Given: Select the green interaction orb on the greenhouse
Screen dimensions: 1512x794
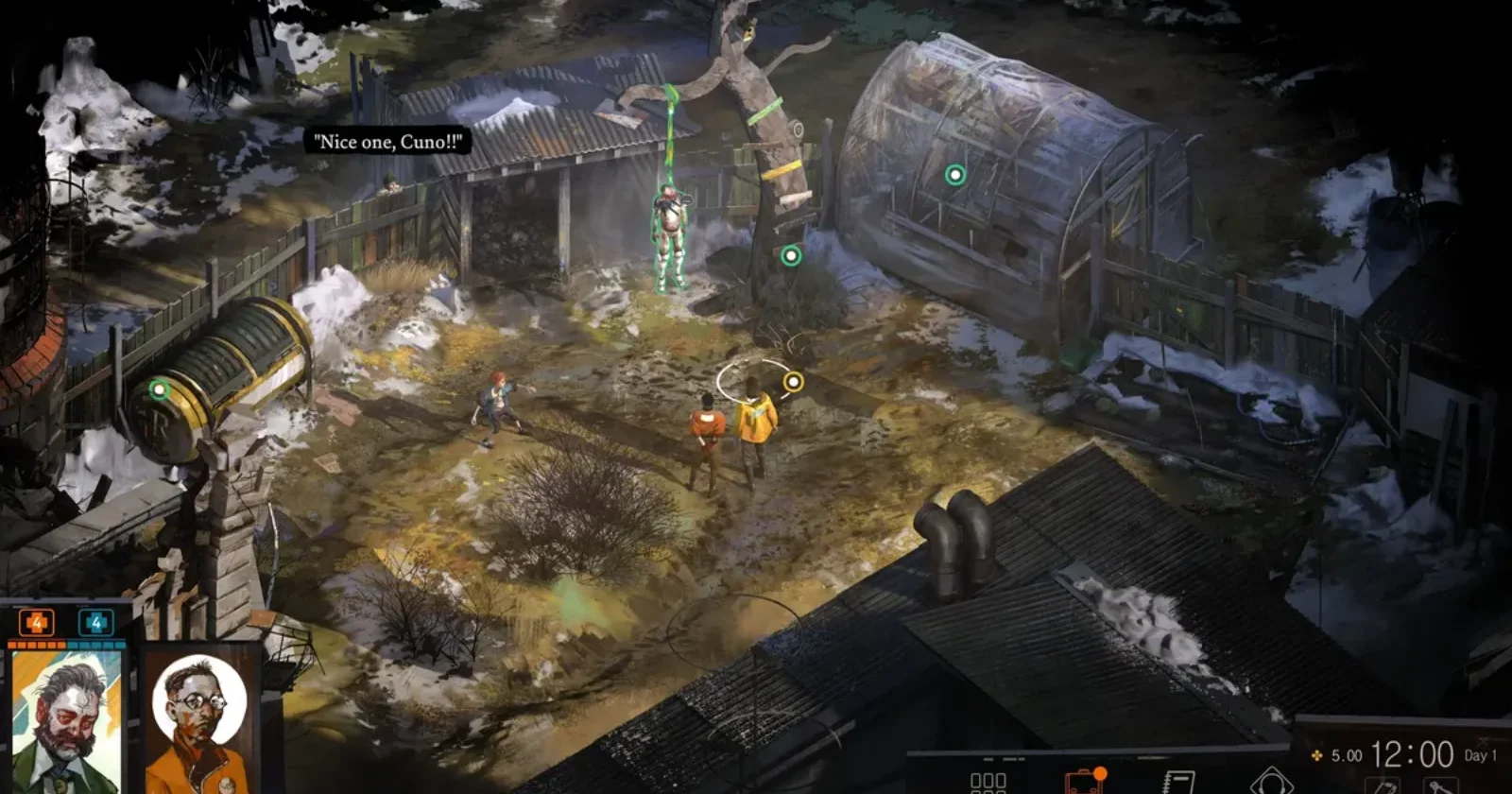Looking at the screenshot, I should click(955, 175).
